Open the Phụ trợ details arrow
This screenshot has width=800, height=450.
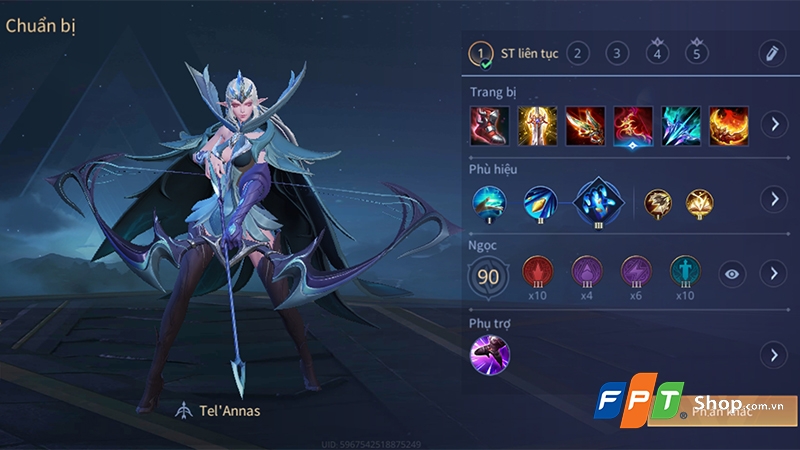point(772,354)
